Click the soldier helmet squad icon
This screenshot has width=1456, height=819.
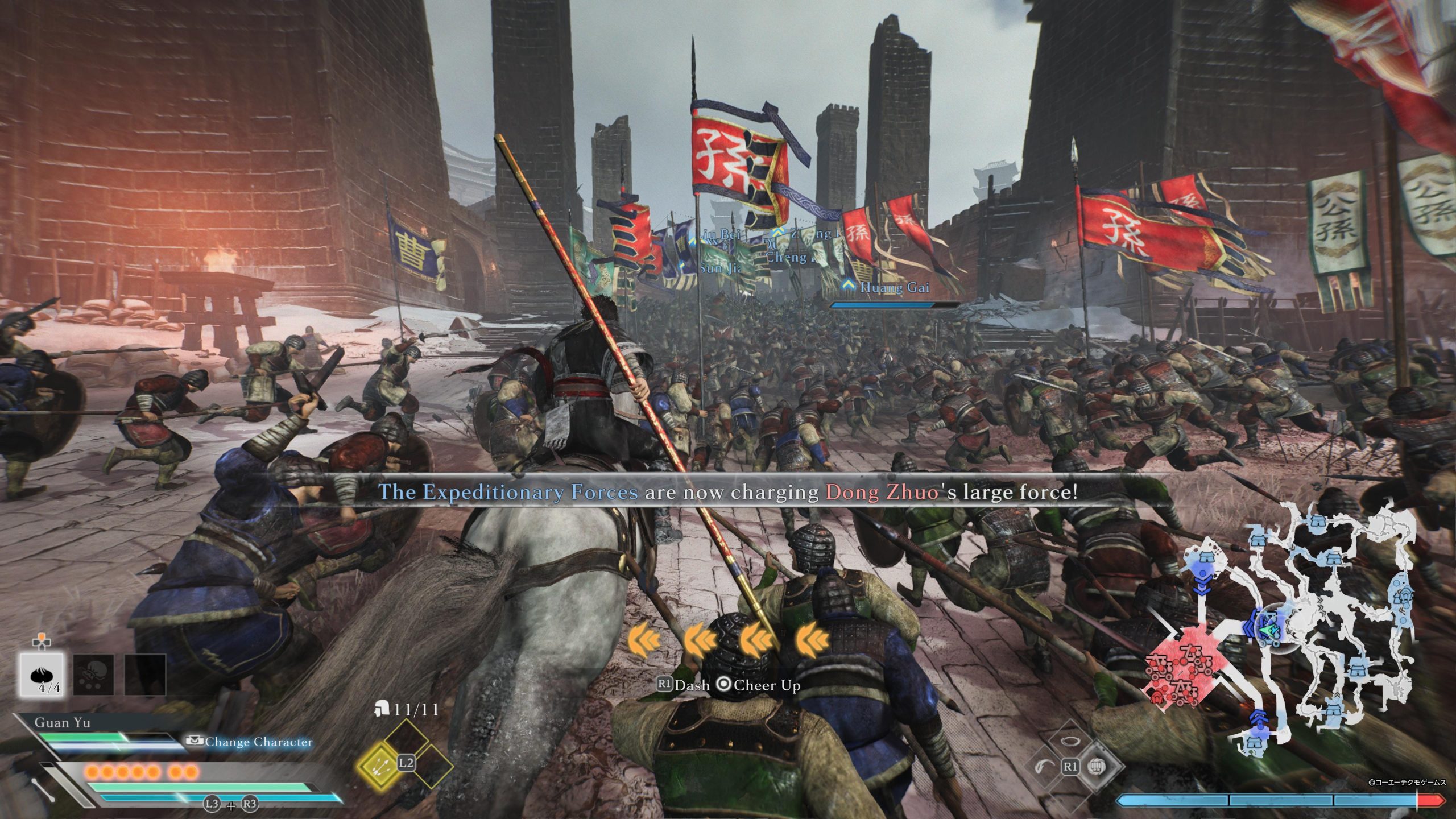[382, 709]
